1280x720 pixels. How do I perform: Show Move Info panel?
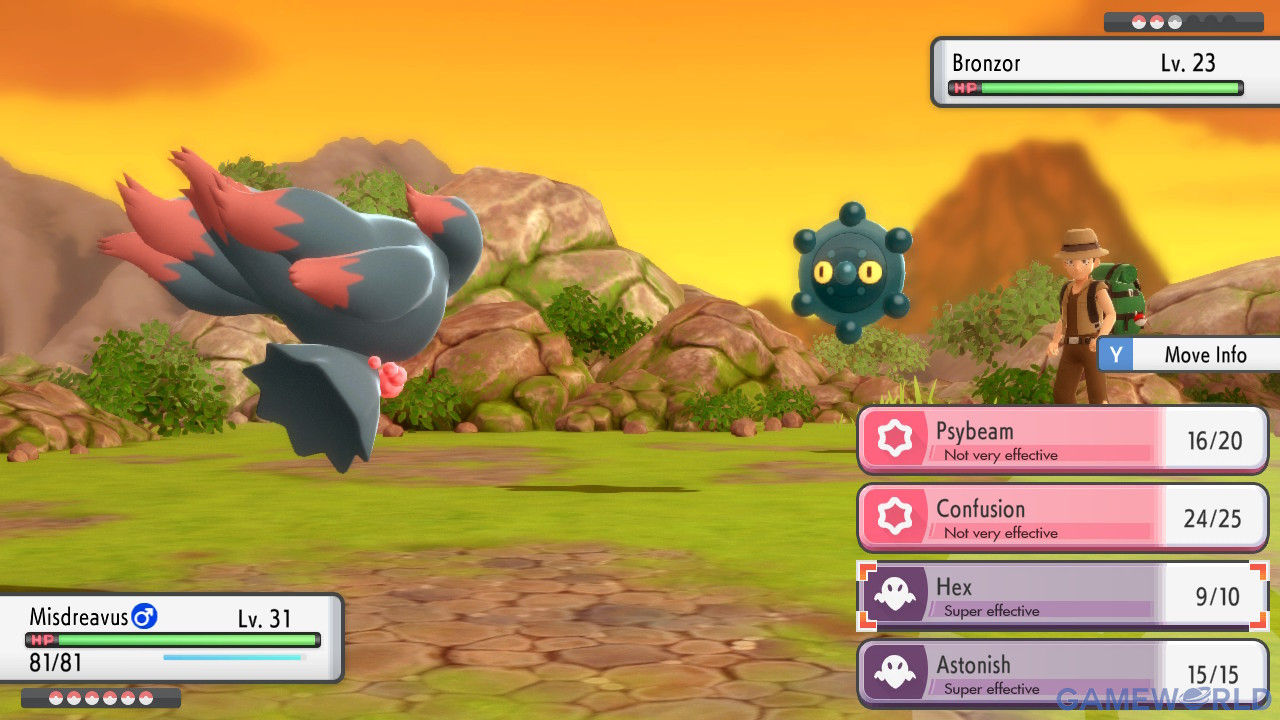point(1190,355)
